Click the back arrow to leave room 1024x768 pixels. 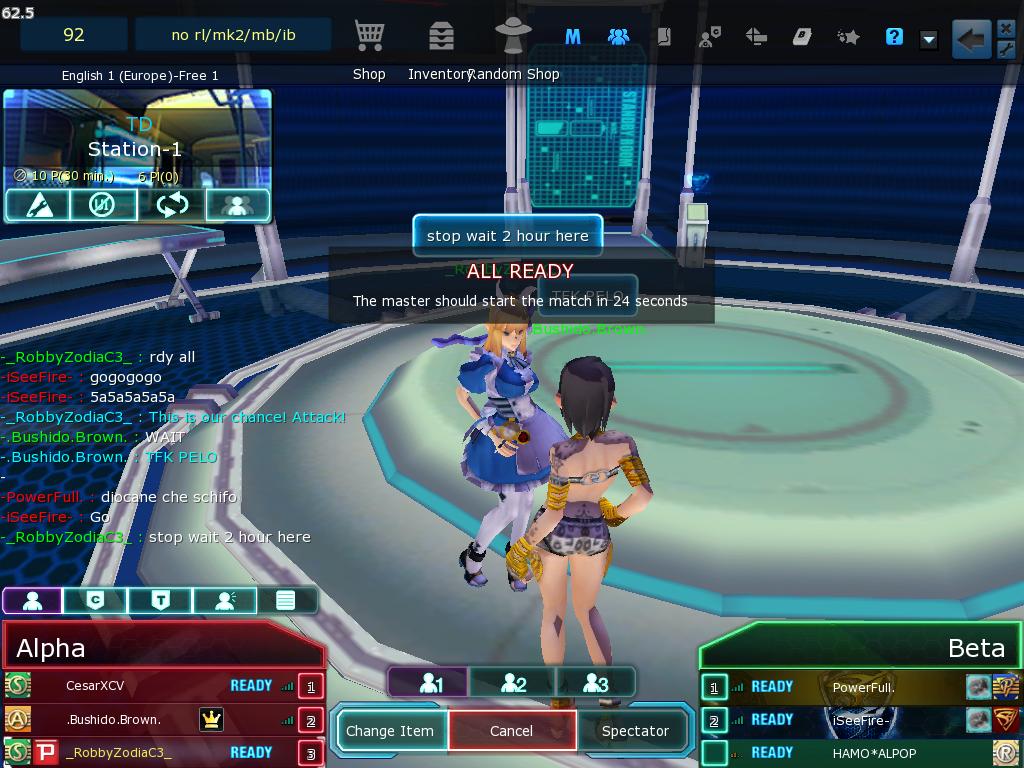pos(970,40)
